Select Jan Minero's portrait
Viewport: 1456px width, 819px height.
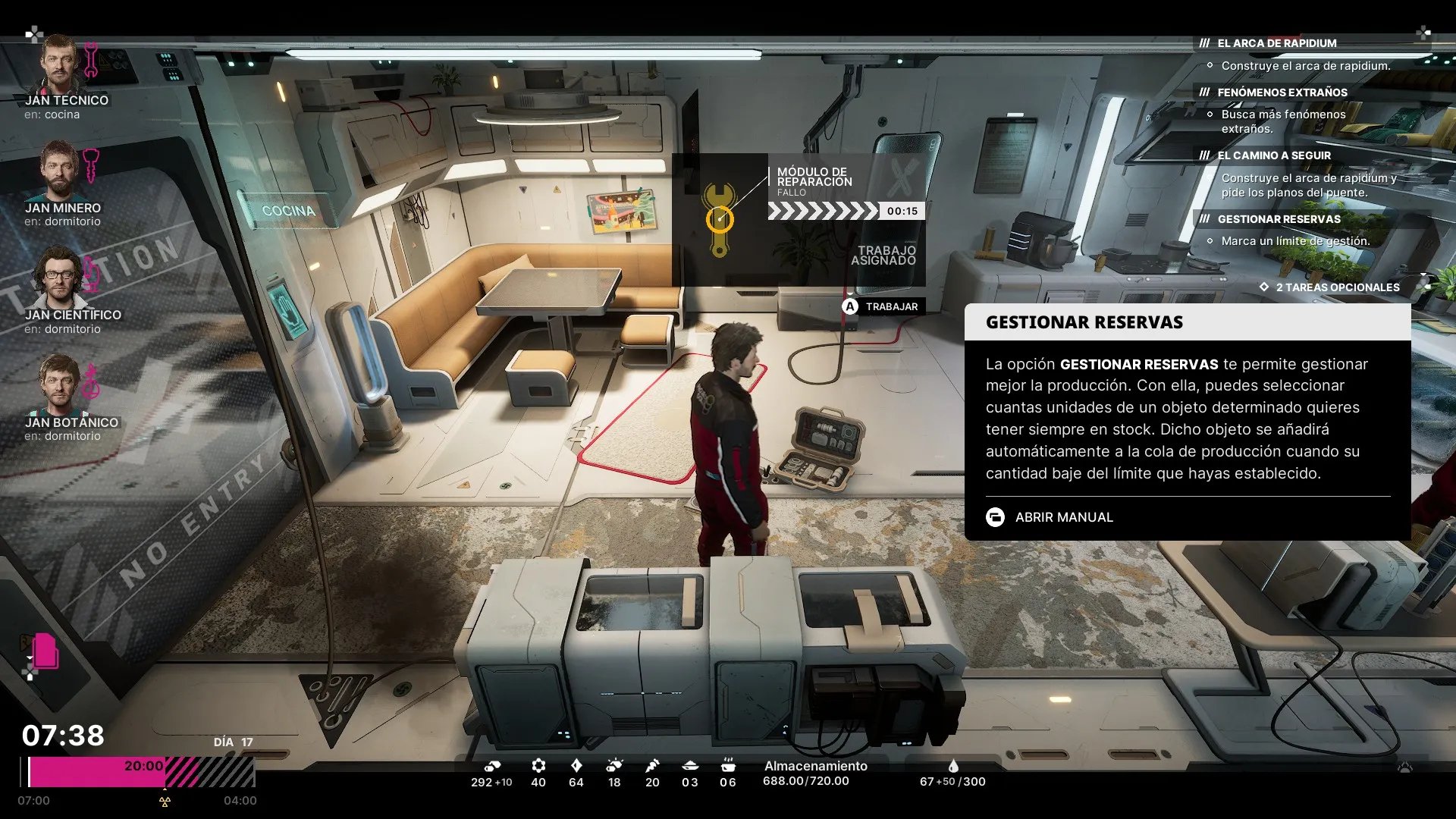tap(59, 172)
